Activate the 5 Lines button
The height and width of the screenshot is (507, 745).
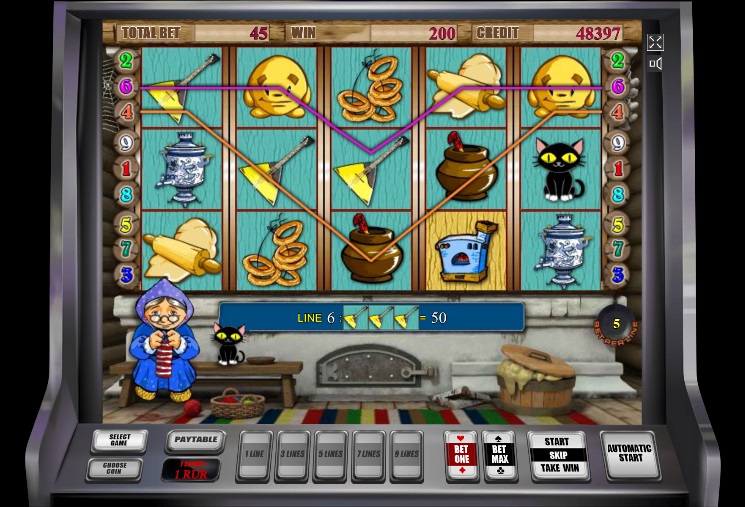[x=331, y=455]
